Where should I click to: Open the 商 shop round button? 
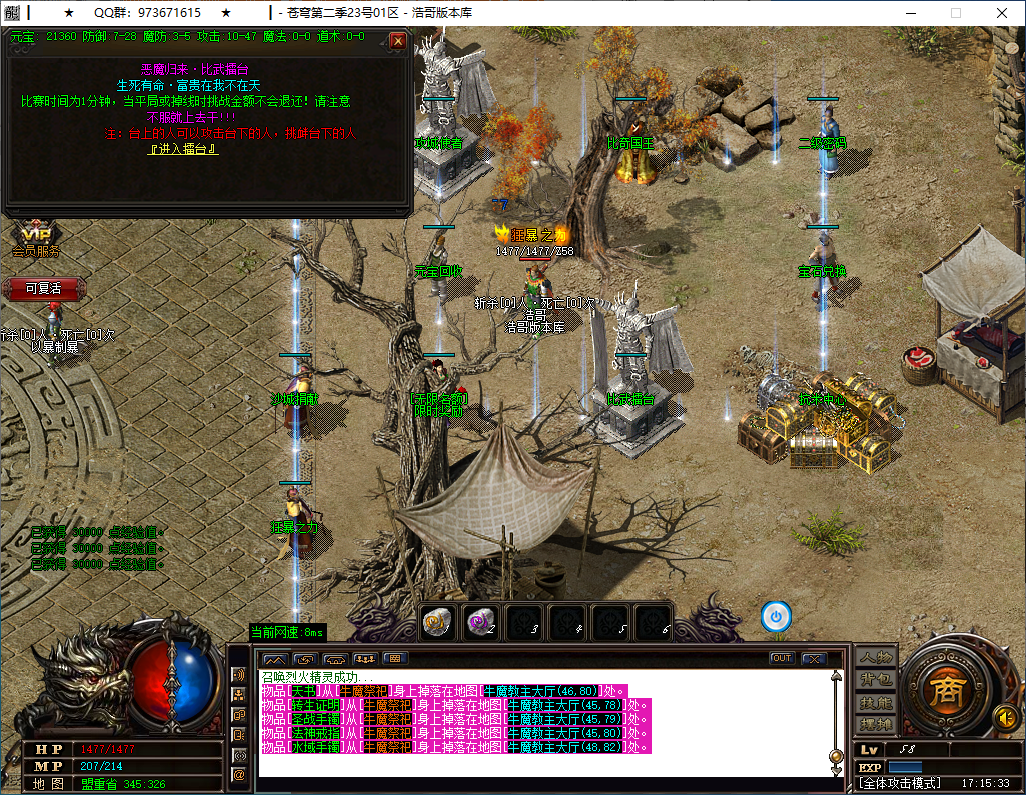click(942, 692)
